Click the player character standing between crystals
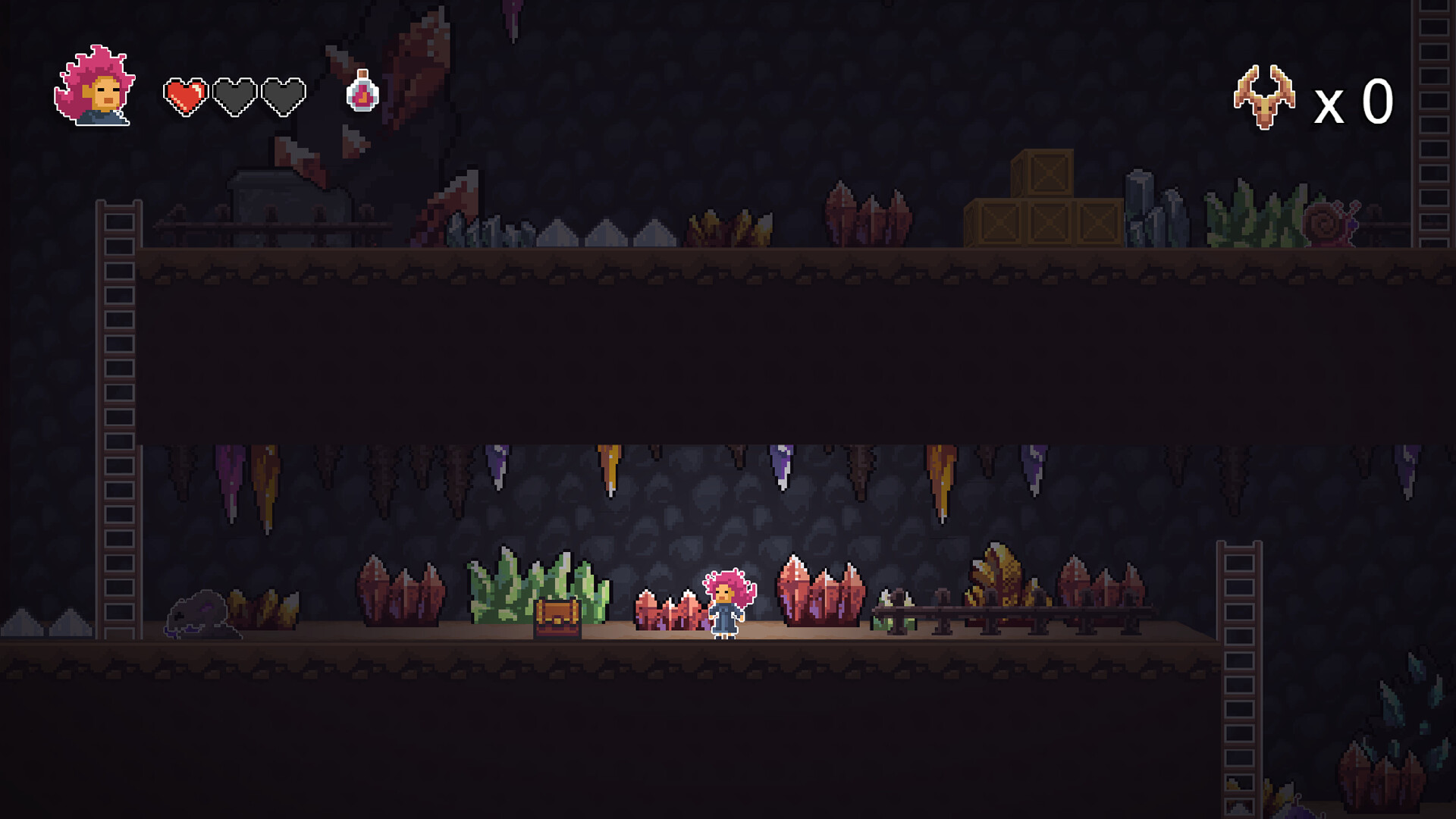Image resolution: width=1456 pixels, height=819 pixels. tap(724, 607)
